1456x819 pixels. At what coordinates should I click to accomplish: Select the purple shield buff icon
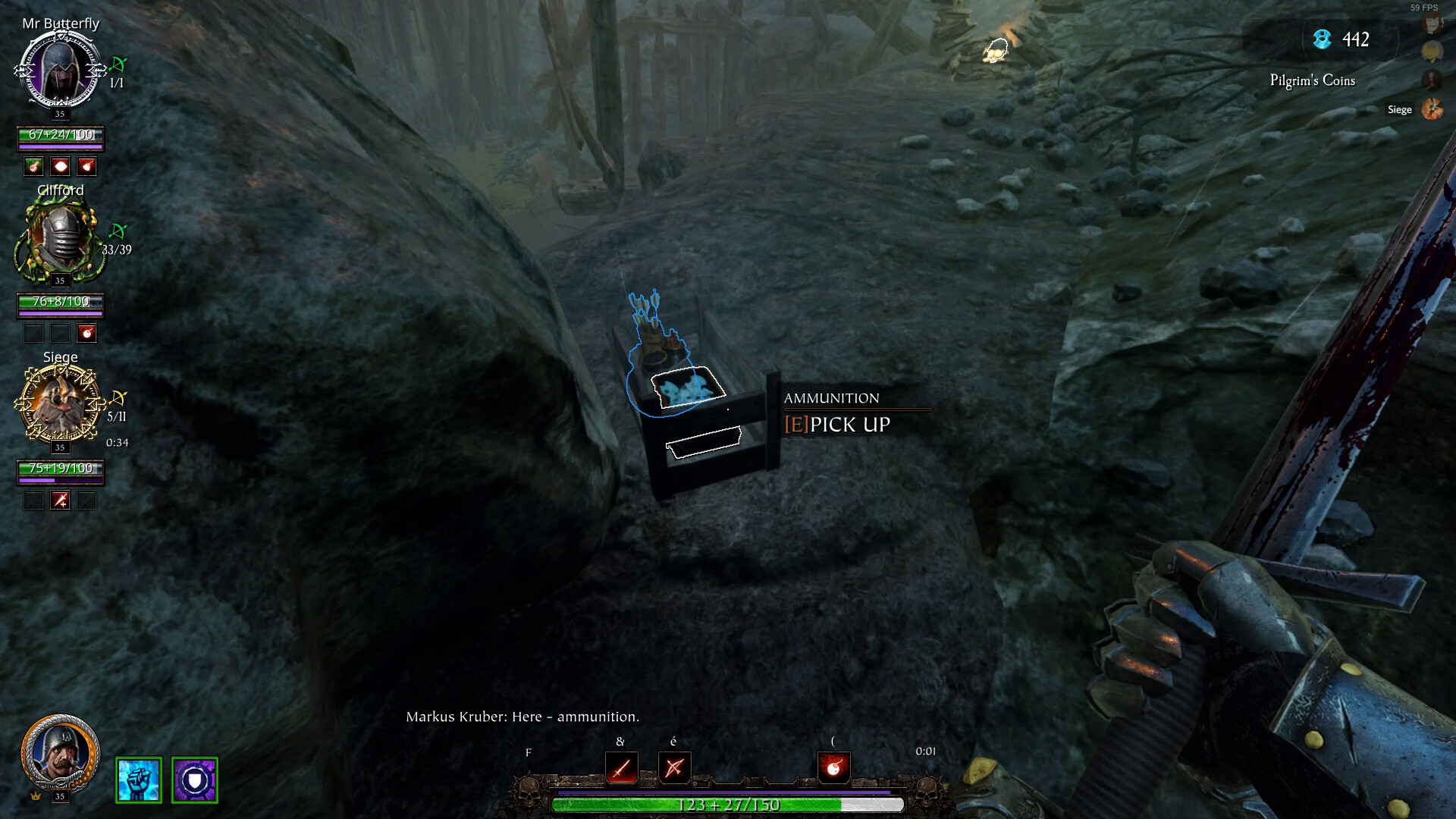(x=195, y=780)
